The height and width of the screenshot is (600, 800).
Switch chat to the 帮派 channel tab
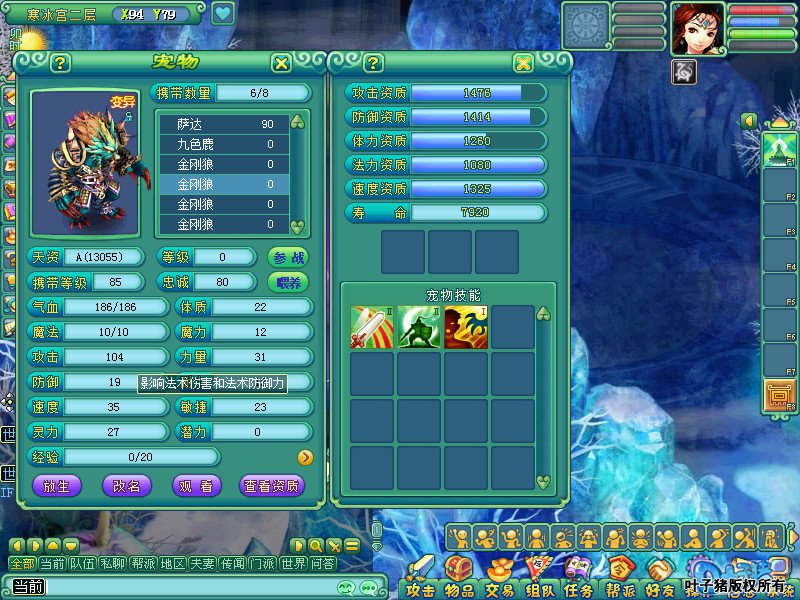[143, 564]
